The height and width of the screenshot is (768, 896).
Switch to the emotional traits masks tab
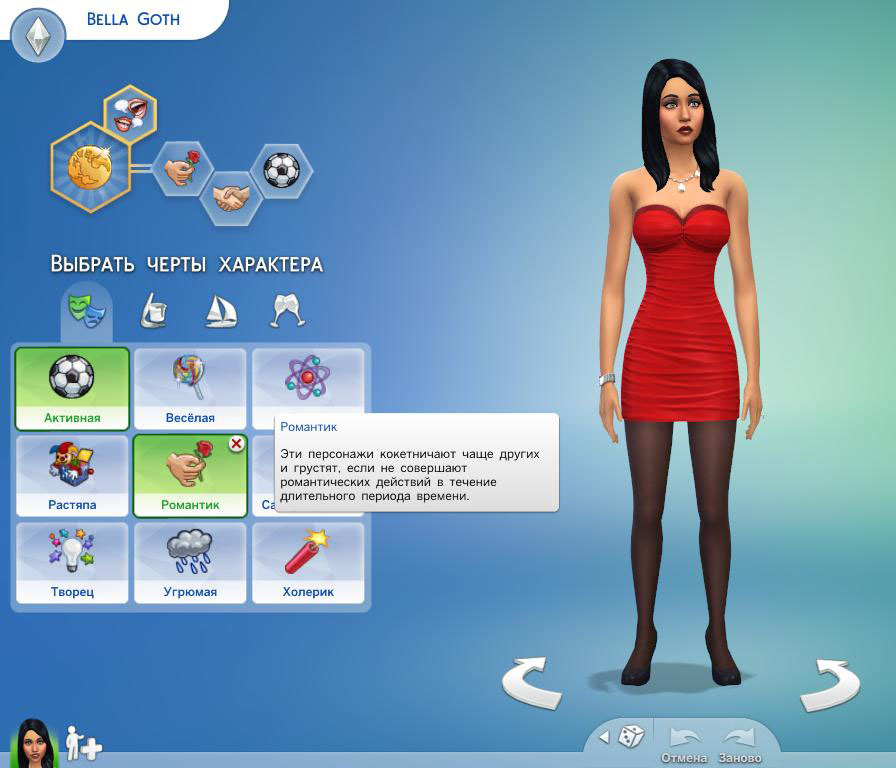pyautogui.click(x=86, y=309)
